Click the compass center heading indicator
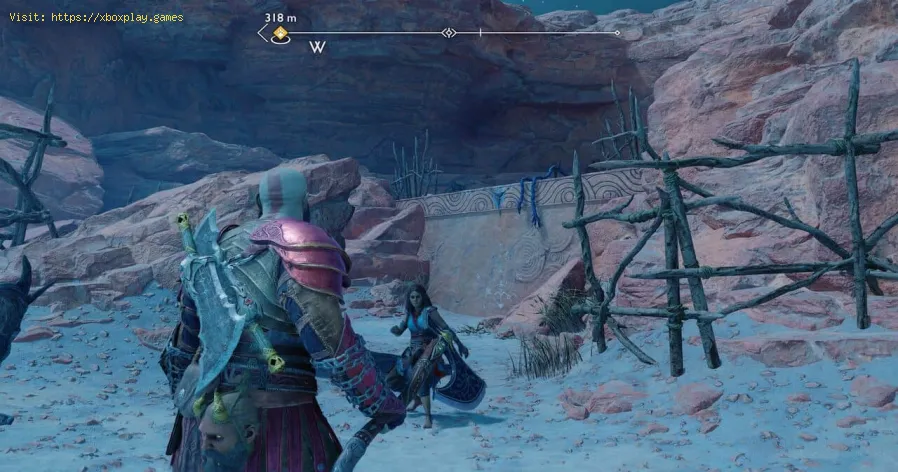 pyautogui.click(x=450, y=33)
